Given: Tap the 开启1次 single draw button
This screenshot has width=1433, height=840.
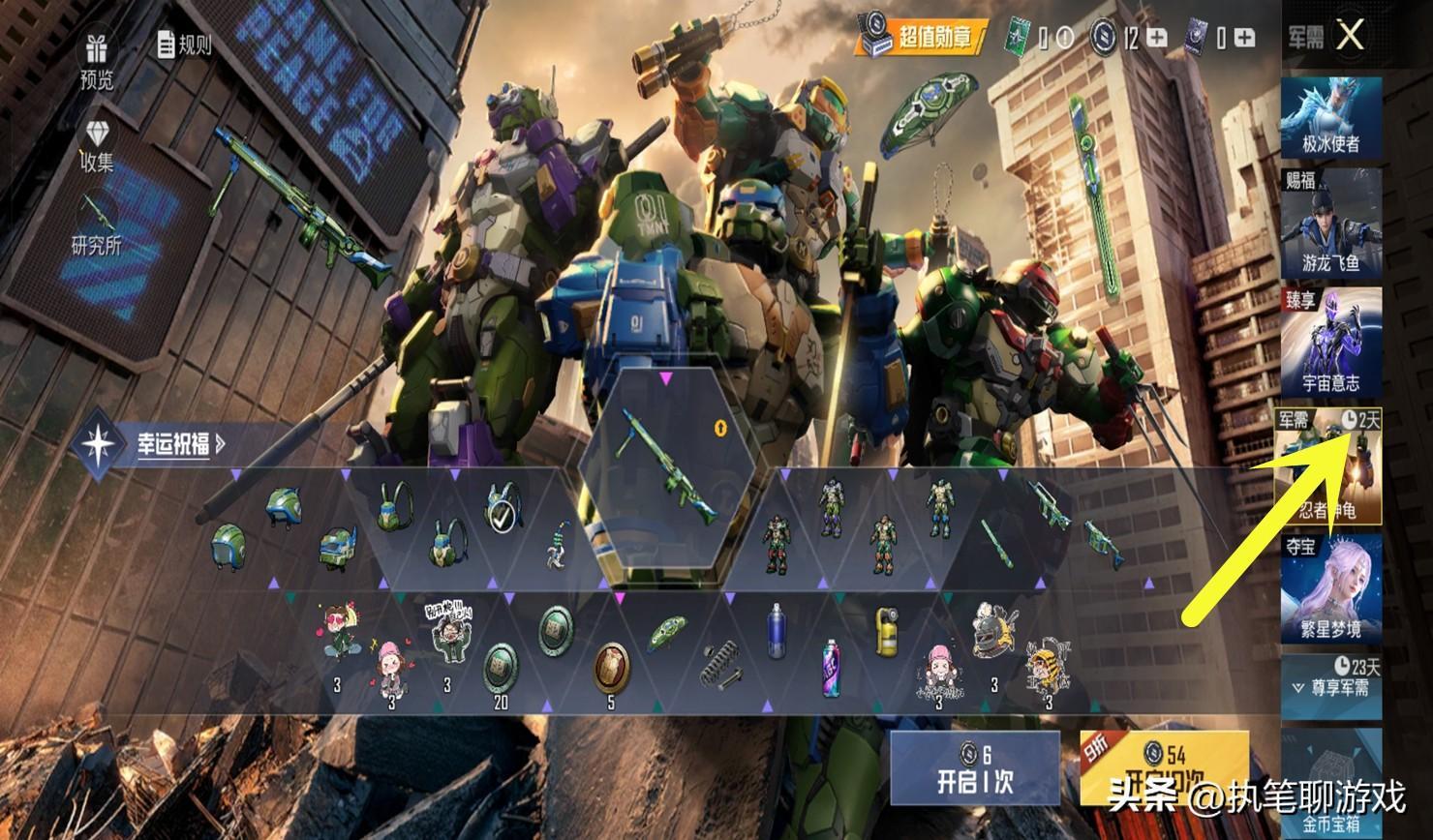Looking at the screenshot, I should click(975, 769).
